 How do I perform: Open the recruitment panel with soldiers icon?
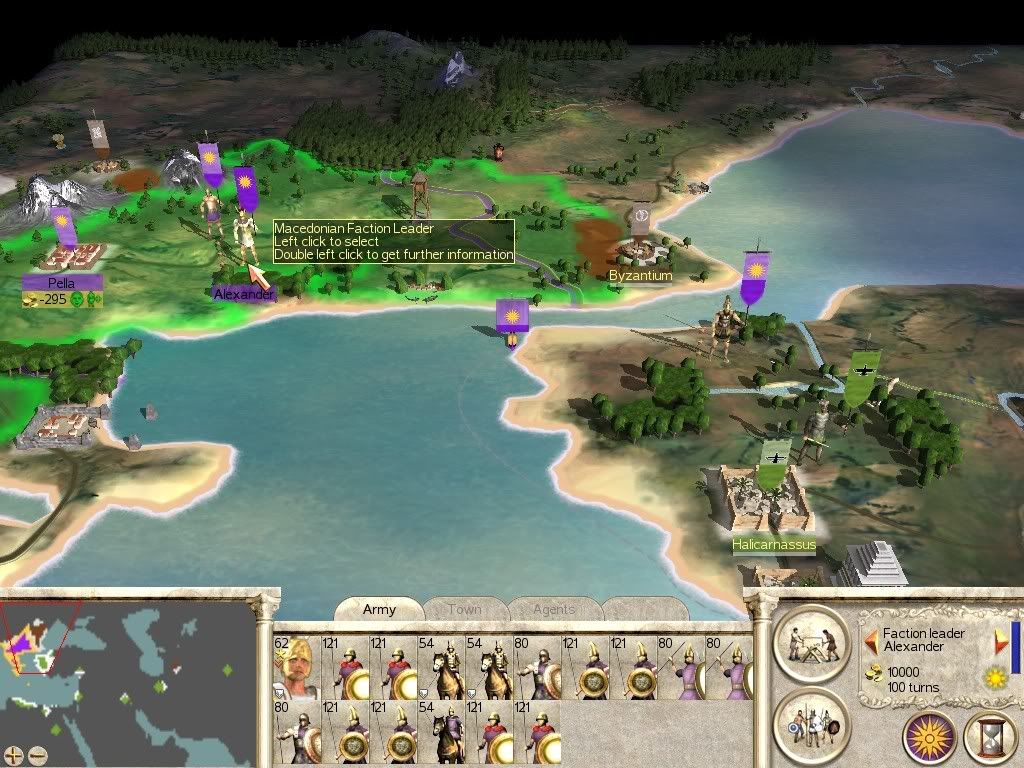pos(811,723)
